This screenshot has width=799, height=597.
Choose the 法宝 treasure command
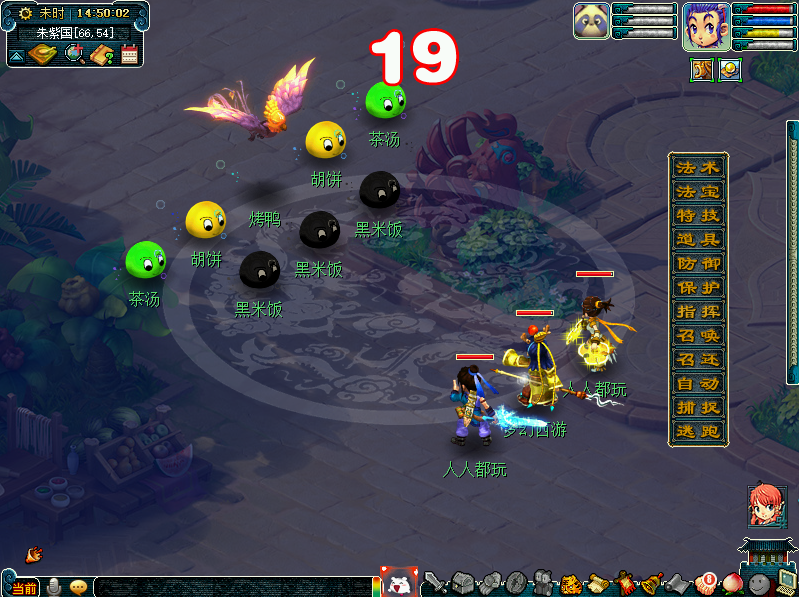[x=698, y=191]
